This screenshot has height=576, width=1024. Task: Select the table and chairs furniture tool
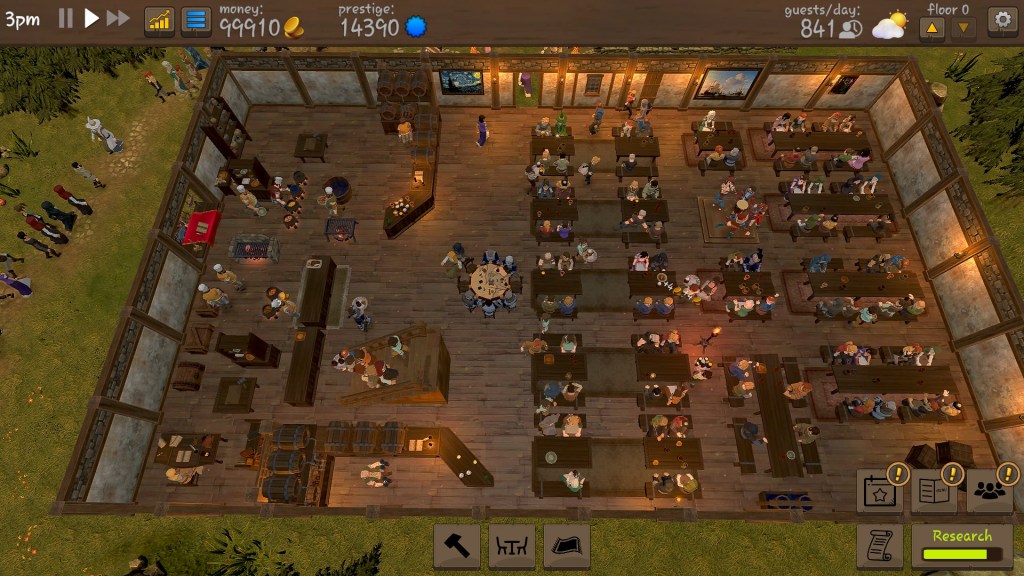(512, 546)
